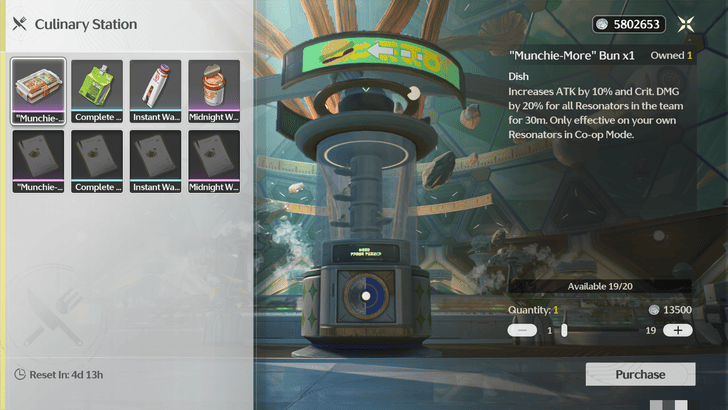Screen dimensions: 728x410
Task: Select the Munchie recipe sheet
Action: 38,160
